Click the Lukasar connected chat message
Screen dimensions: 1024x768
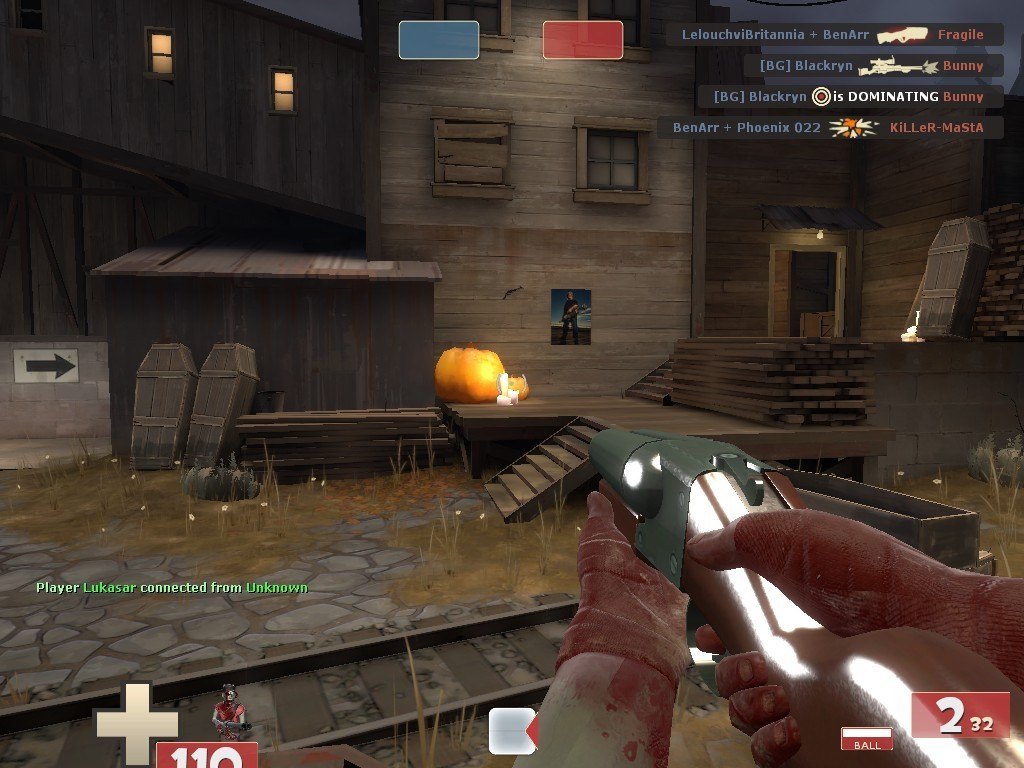pyautogui.click(x=171, y=588)
